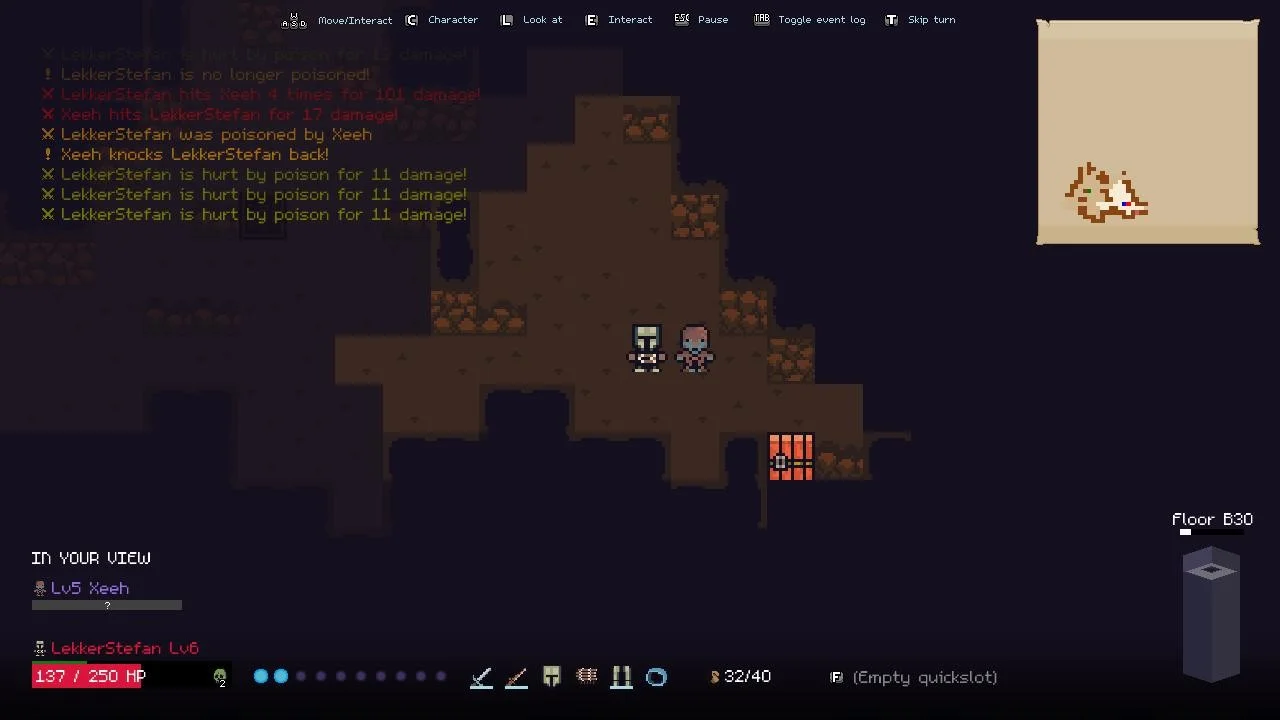Click the ribcage armor equipment icon
The width and height of the screenshot is (1280, 720).
click(587, 677)
